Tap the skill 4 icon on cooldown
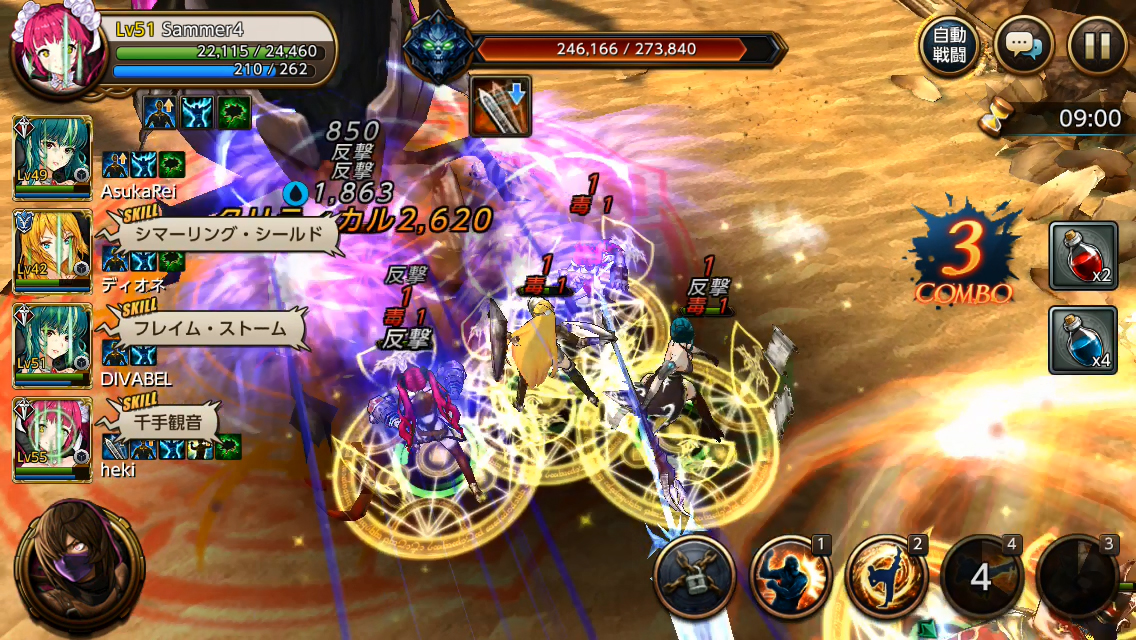This screenshot has width=1136, height=640. click(x=981, y=577)
